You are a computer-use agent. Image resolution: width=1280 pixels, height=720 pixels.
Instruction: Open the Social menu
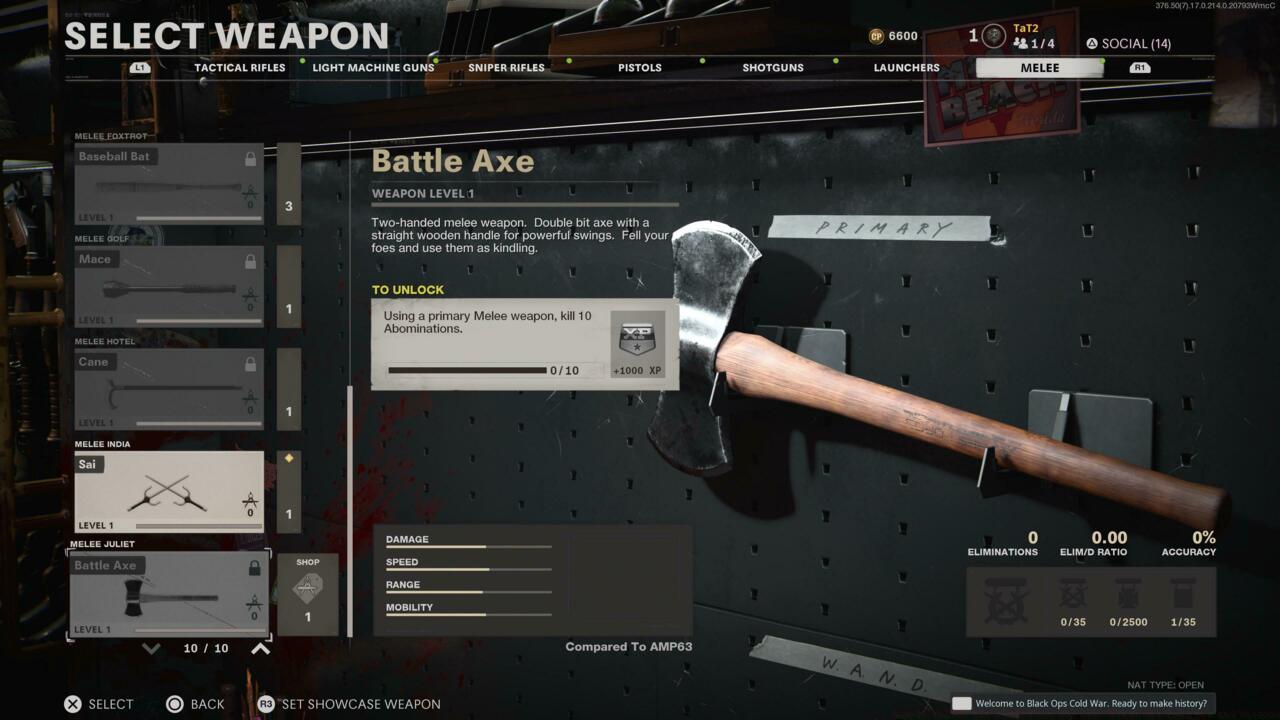[1128, 43]
